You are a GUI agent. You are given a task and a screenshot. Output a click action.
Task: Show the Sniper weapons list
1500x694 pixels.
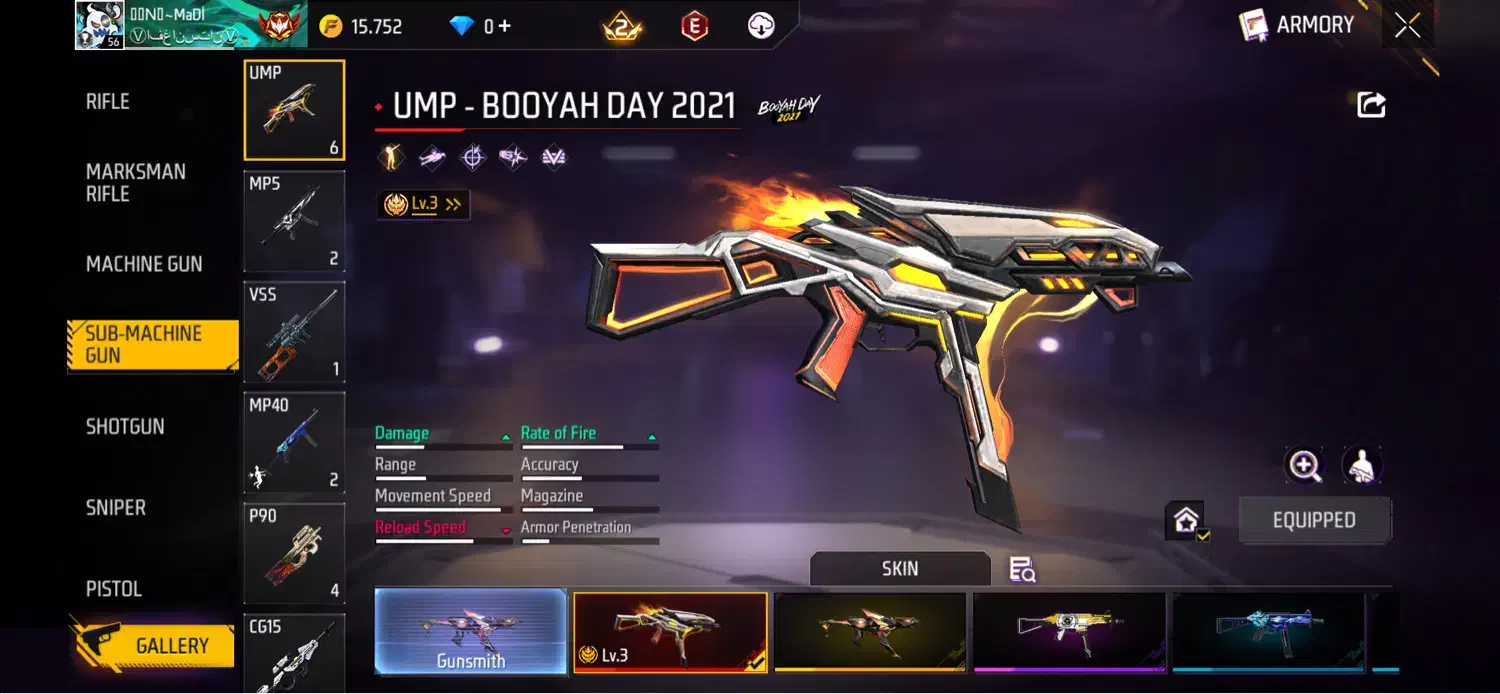pos(115,508)
